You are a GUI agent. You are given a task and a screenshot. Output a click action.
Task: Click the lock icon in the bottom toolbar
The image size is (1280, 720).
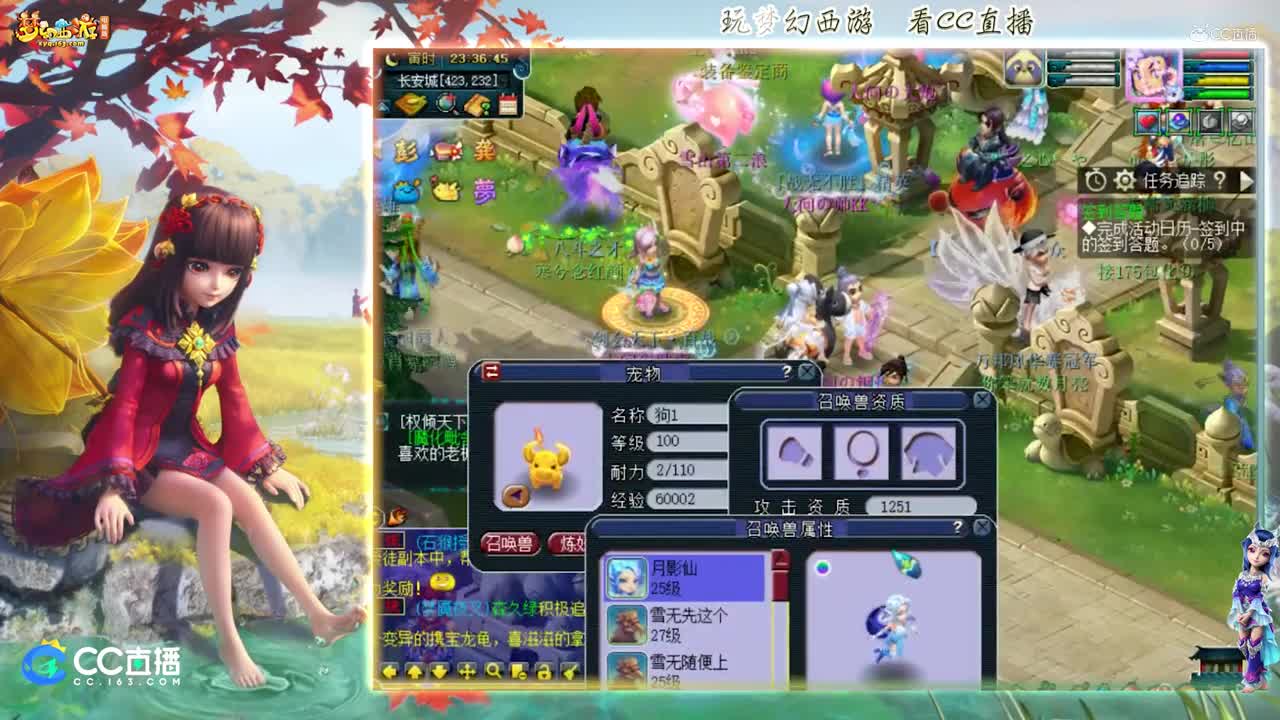click(543, 672)
